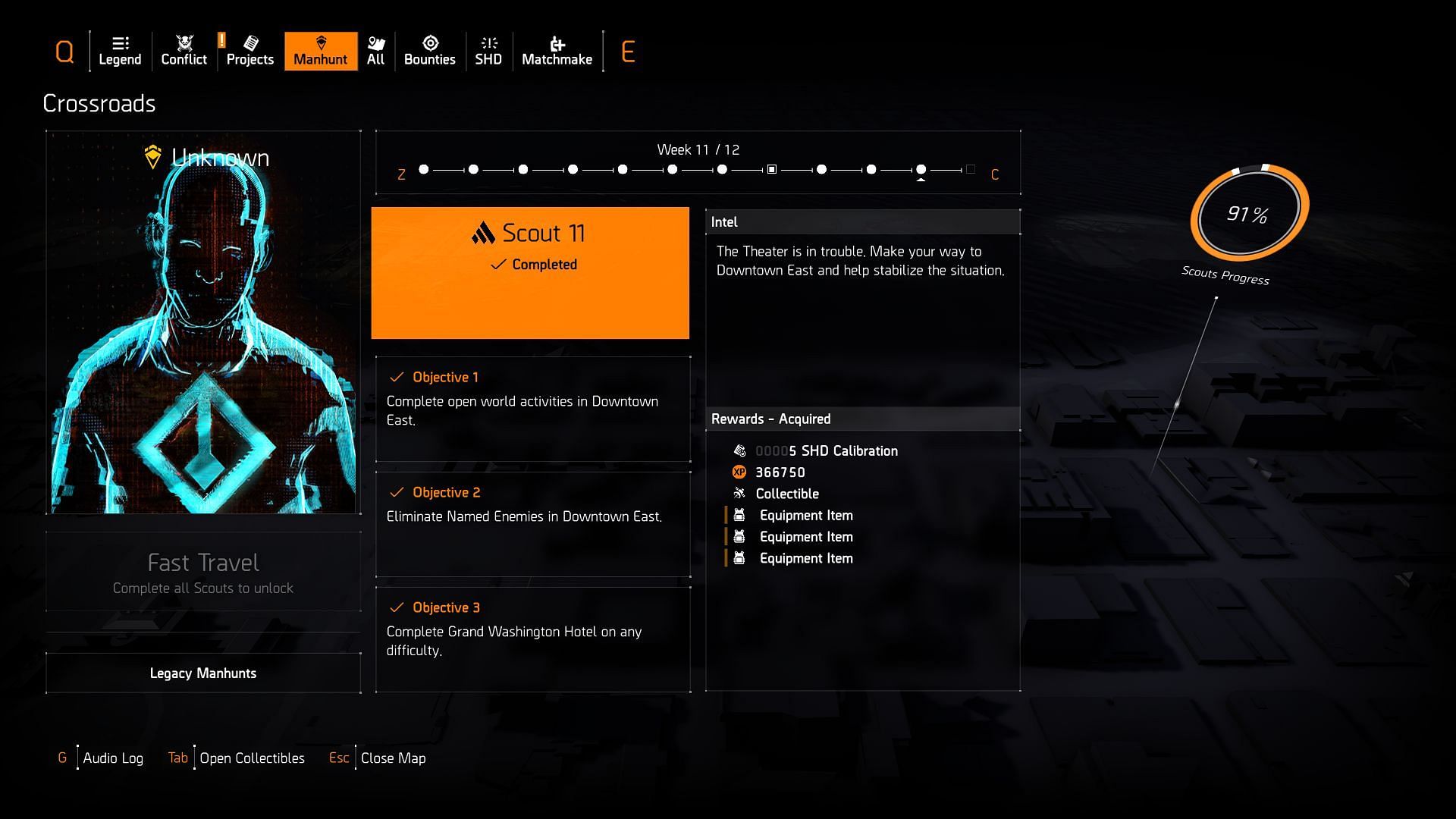The image size is (1456, 819).
Task: Select the final week twelve timeline marker
Action: click(x=970, y=170)
